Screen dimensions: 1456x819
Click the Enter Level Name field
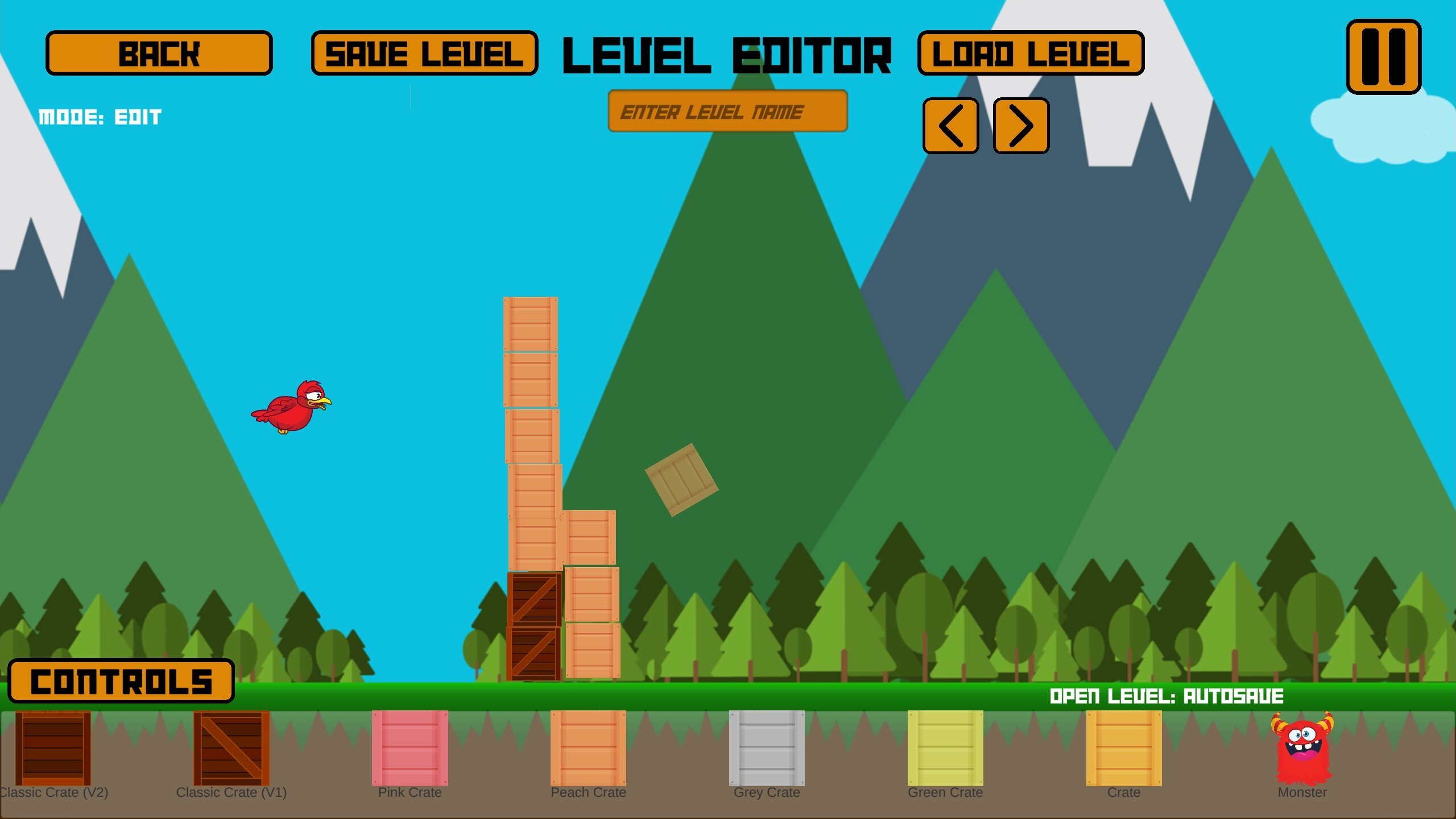tap(728, 111)
